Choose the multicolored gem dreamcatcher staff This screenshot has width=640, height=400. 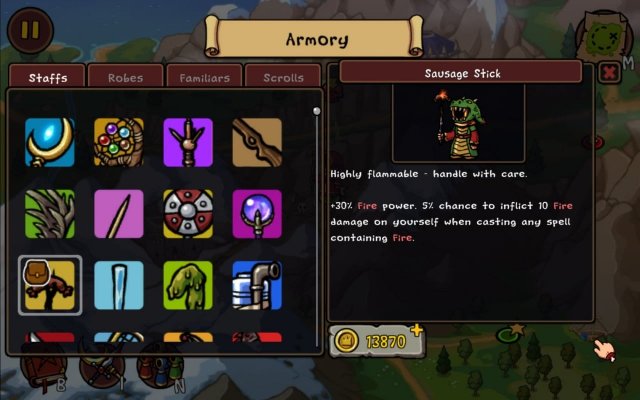[x=119, y=143]
